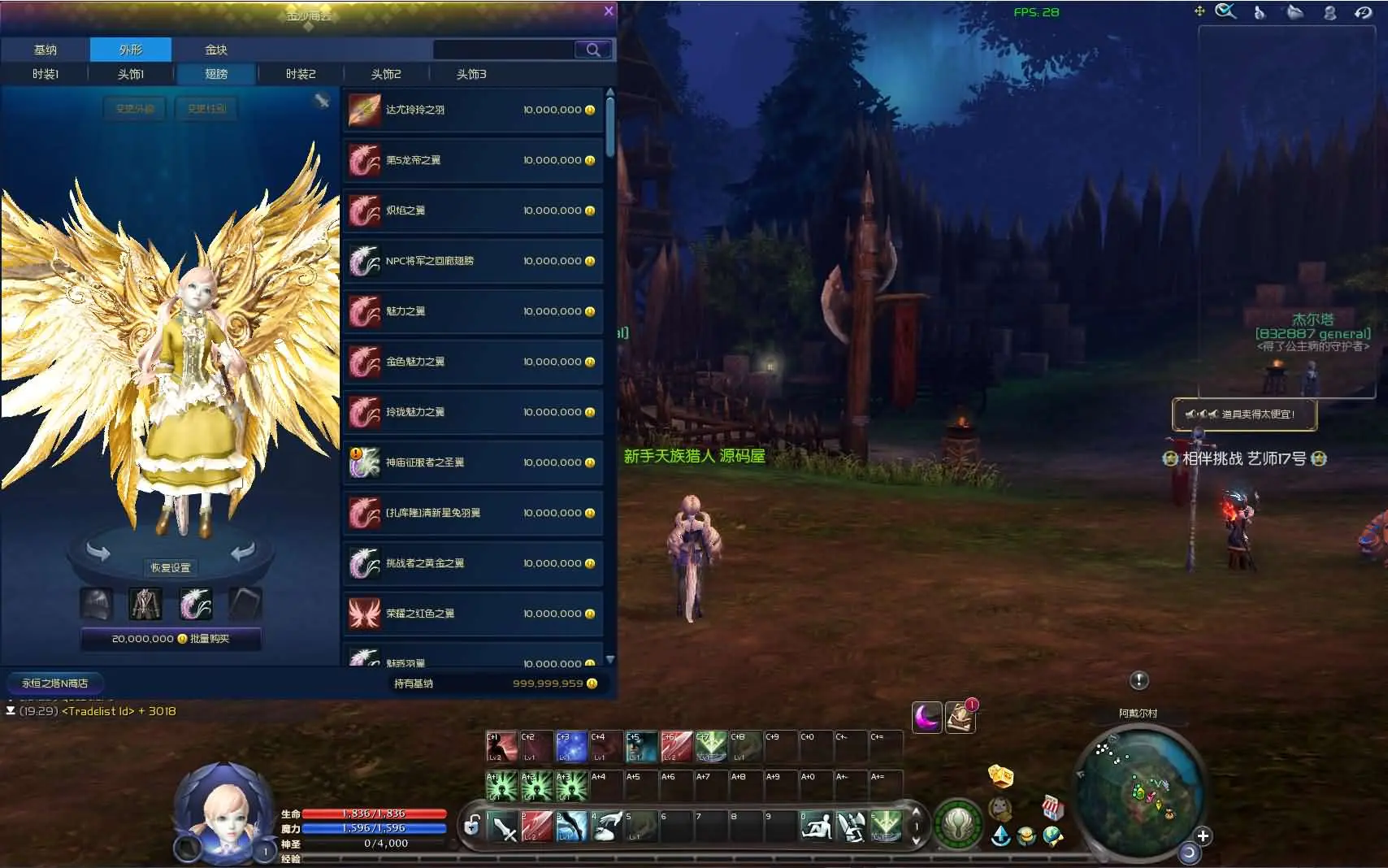The height and width of the screenshot is (868, 1388).
Task: Close the shop window
Action: click(609, 11)
